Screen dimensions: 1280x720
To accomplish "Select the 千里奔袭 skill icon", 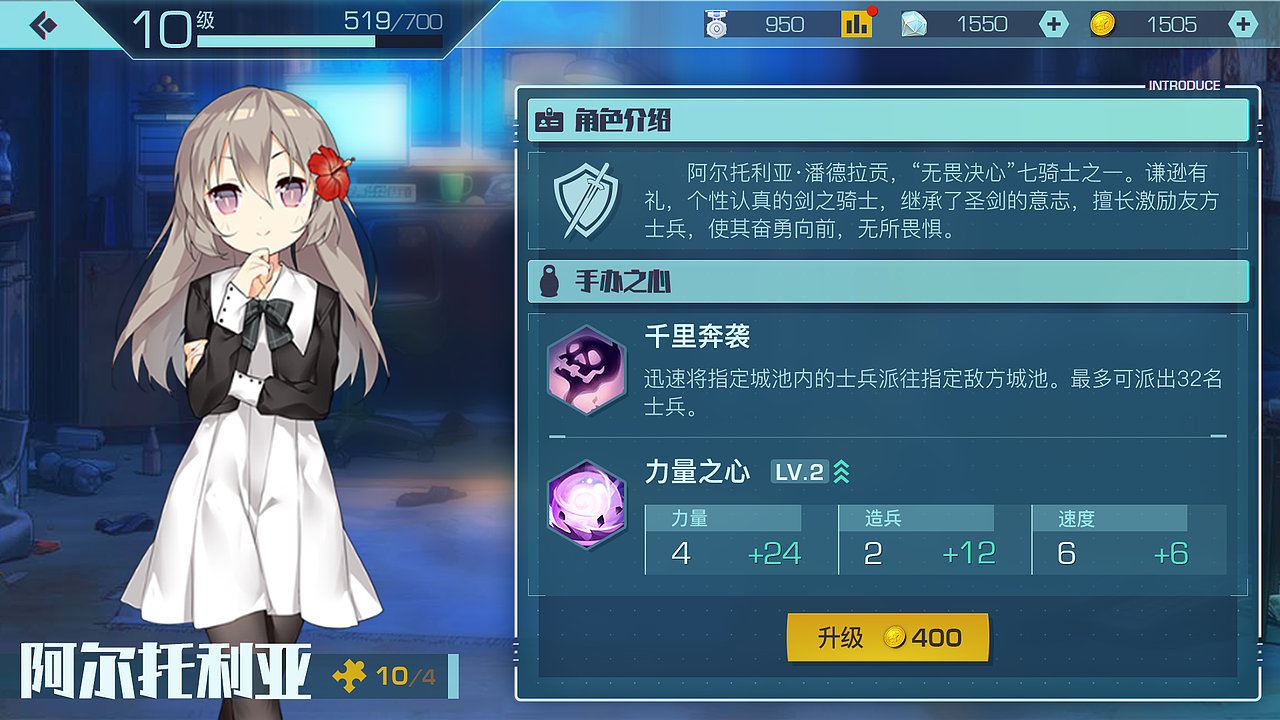I will pos(587,371).
